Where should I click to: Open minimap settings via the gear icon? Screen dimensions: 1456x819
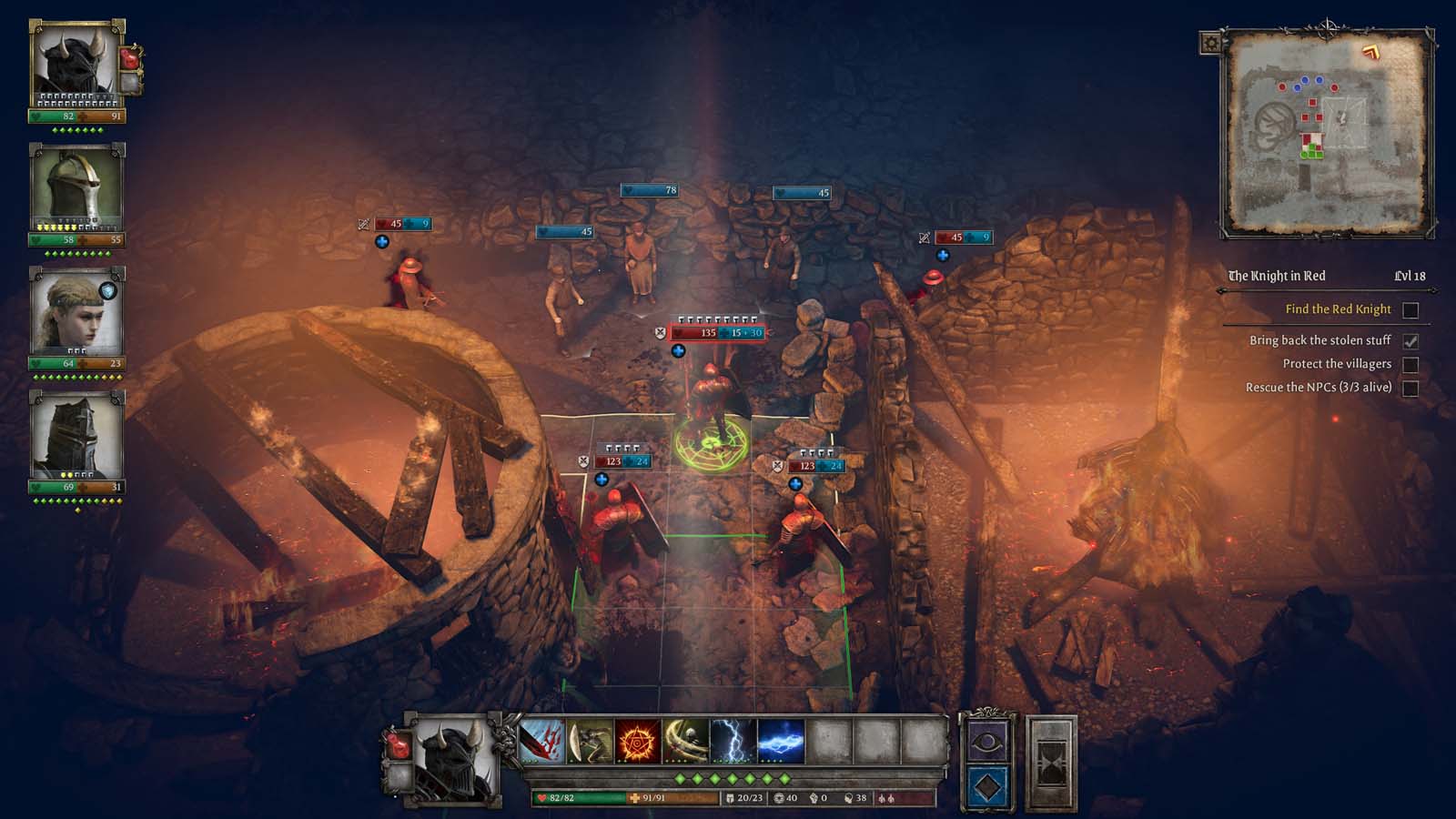point(1211,43)
